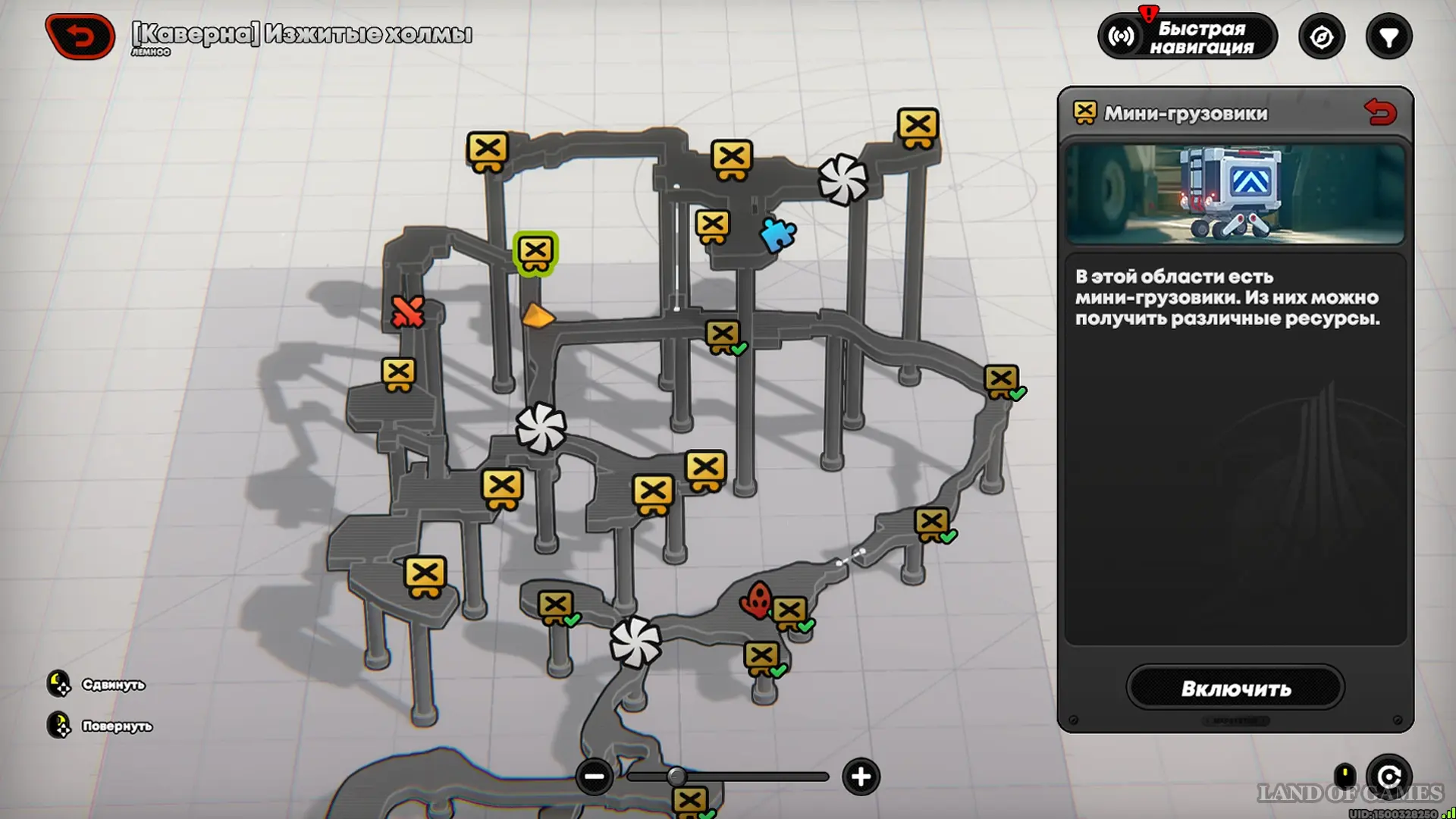The height and width of the screenshot is (819, 1456).
Task: Reset map view with the rotate icon
Action: tap(1389, 777)
